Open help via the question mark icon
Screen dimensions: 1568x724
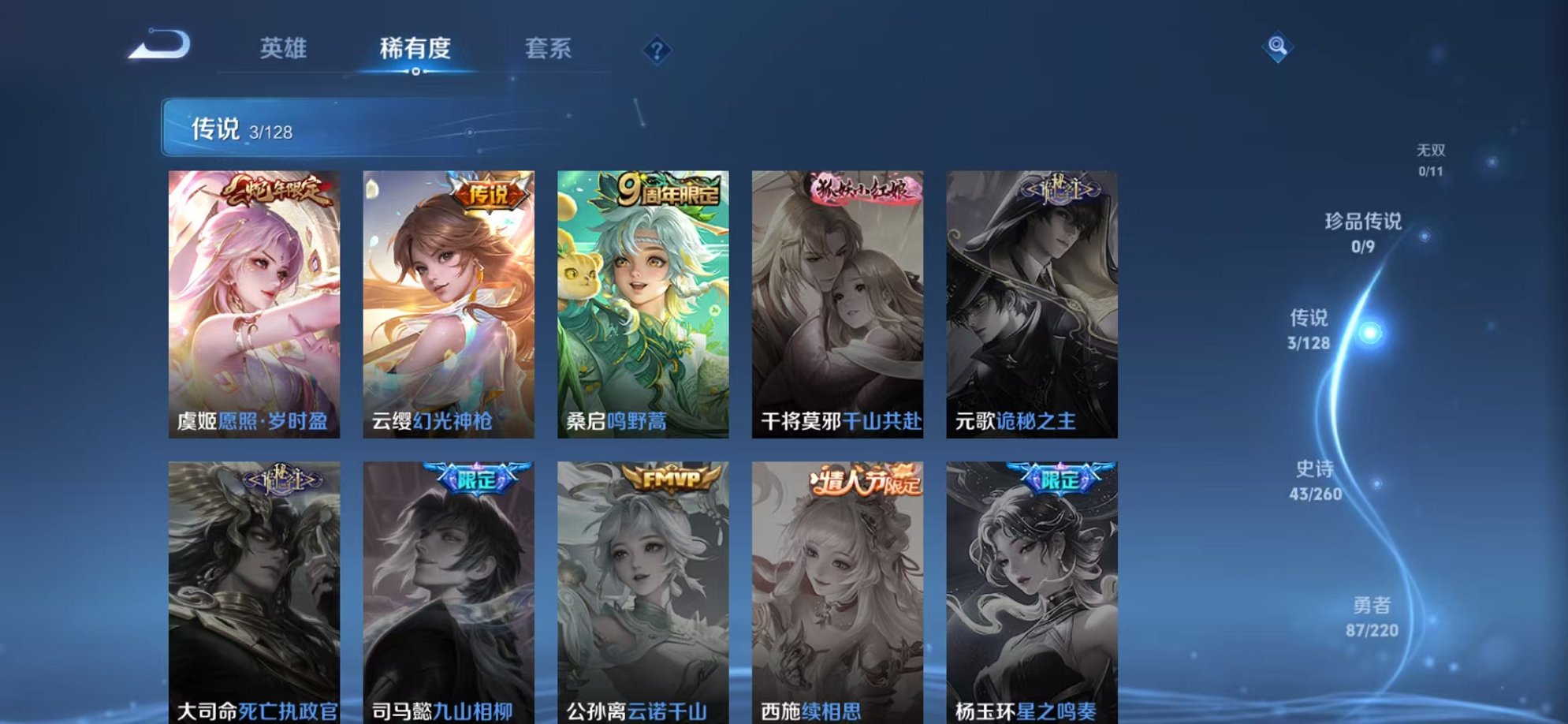[657, 50]
